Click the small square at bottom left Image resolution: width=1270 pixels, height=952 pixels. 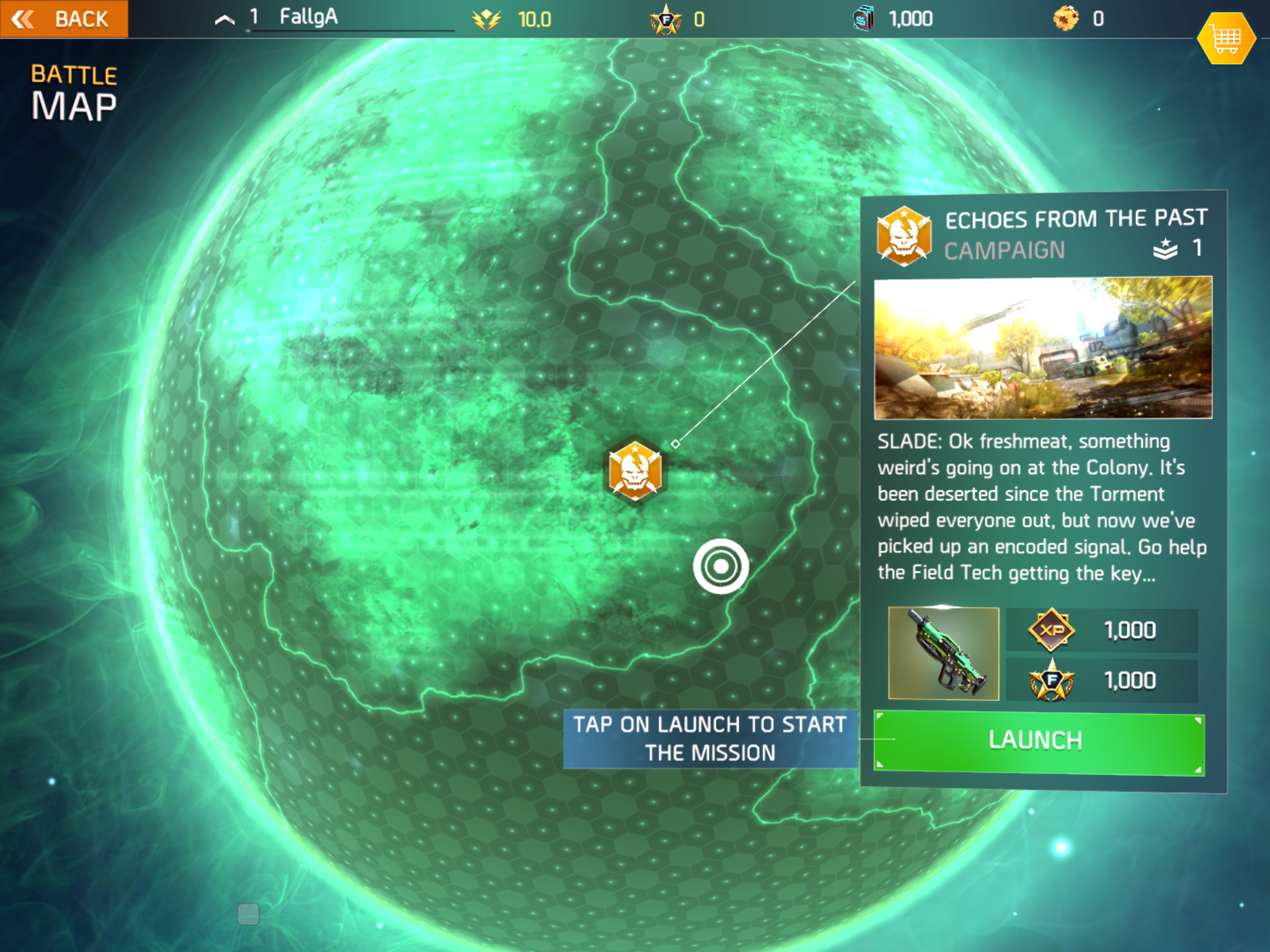pos(249,914)
